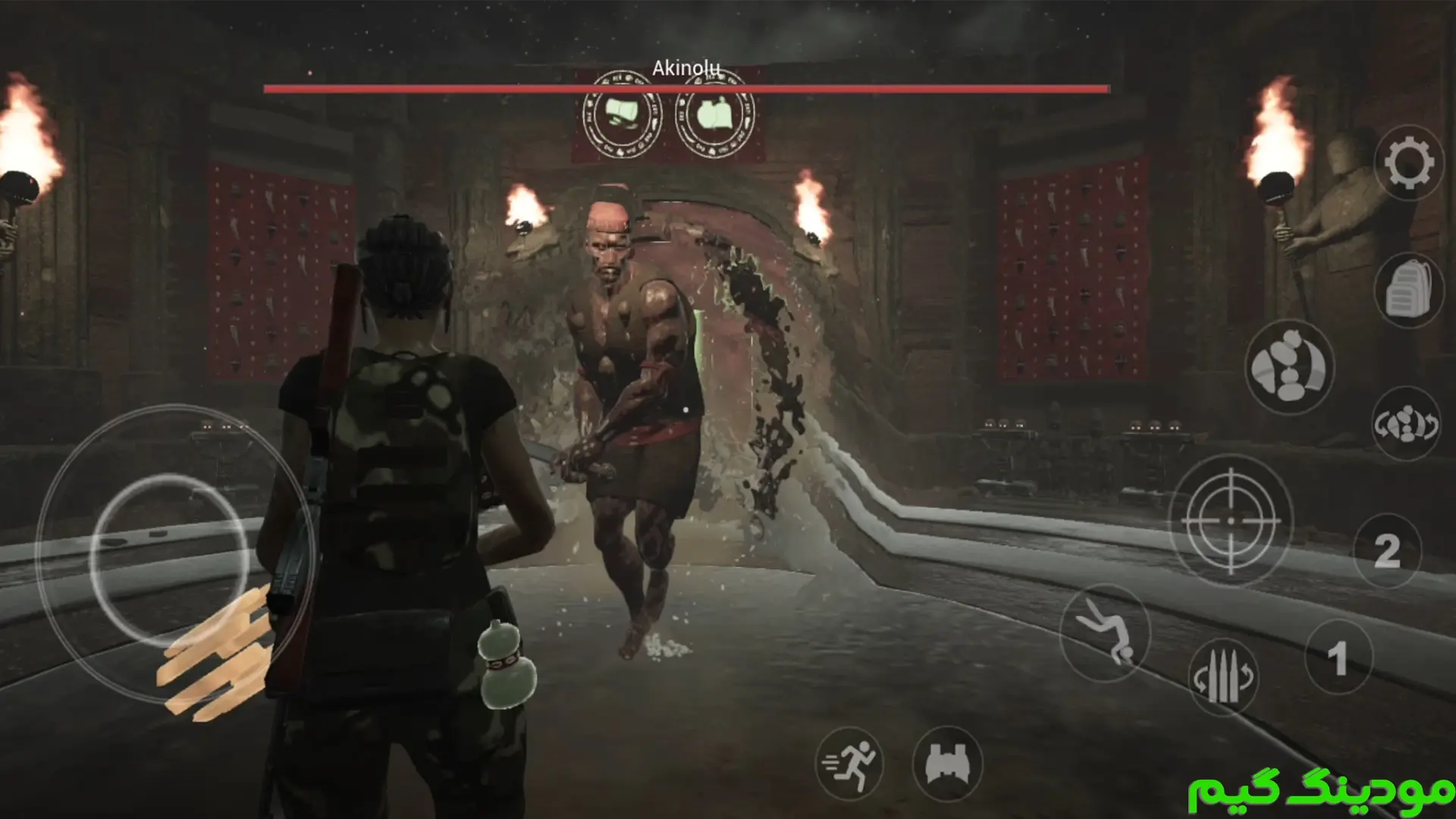
Task: Select weapon slot 2
Action: coord(1387,551)
